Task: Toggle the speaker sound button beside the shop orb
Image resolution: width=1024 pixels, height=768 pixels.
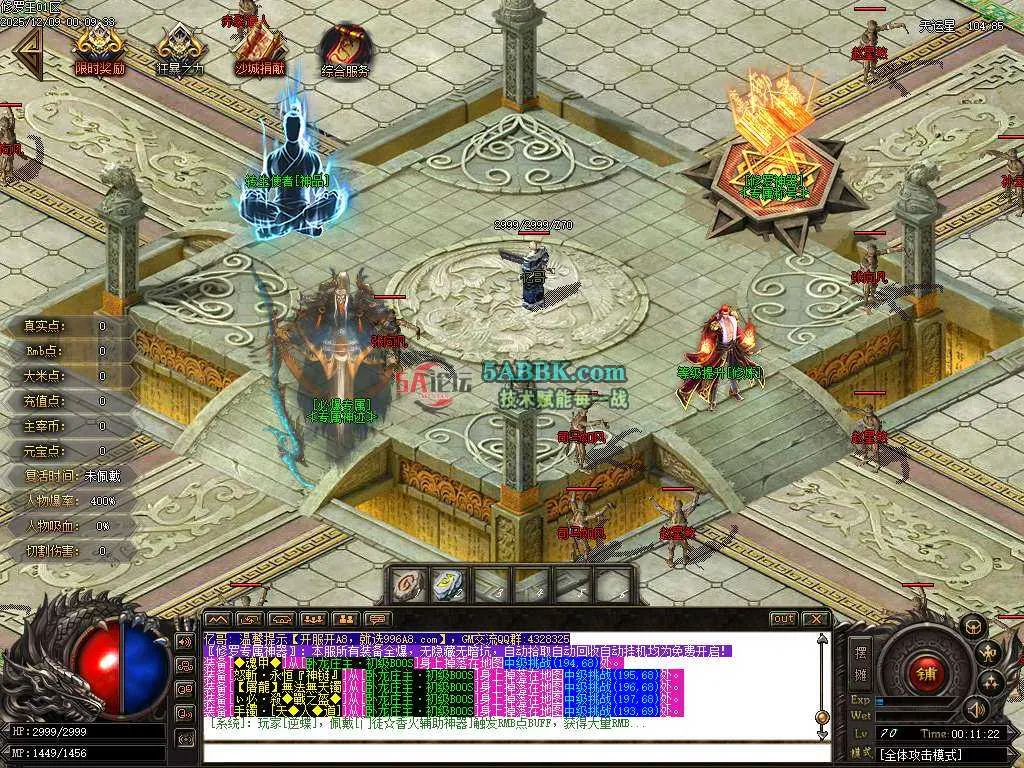Action: [973, 708]
